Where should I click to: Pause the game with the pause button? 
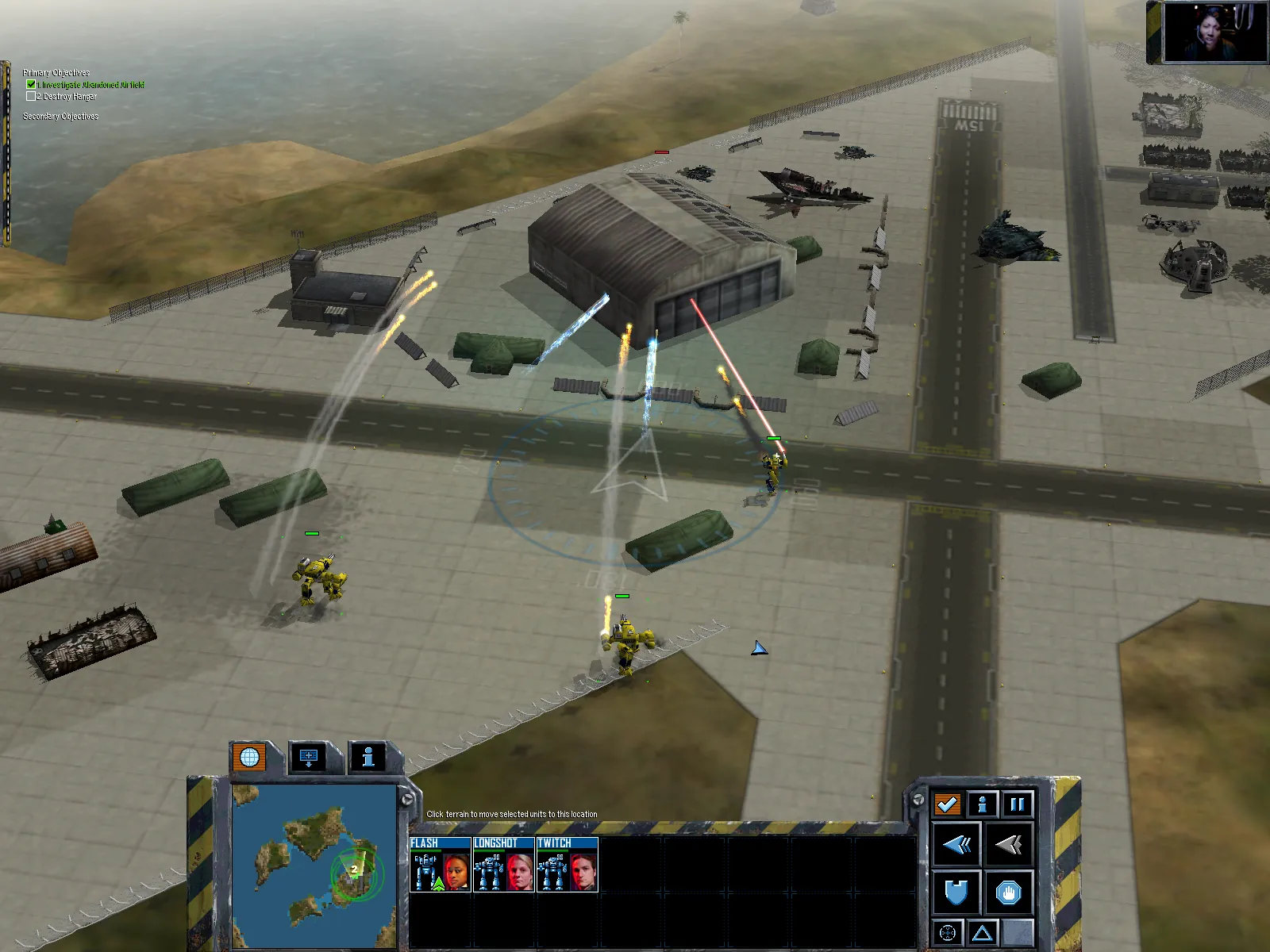(x=1017, y=804)
